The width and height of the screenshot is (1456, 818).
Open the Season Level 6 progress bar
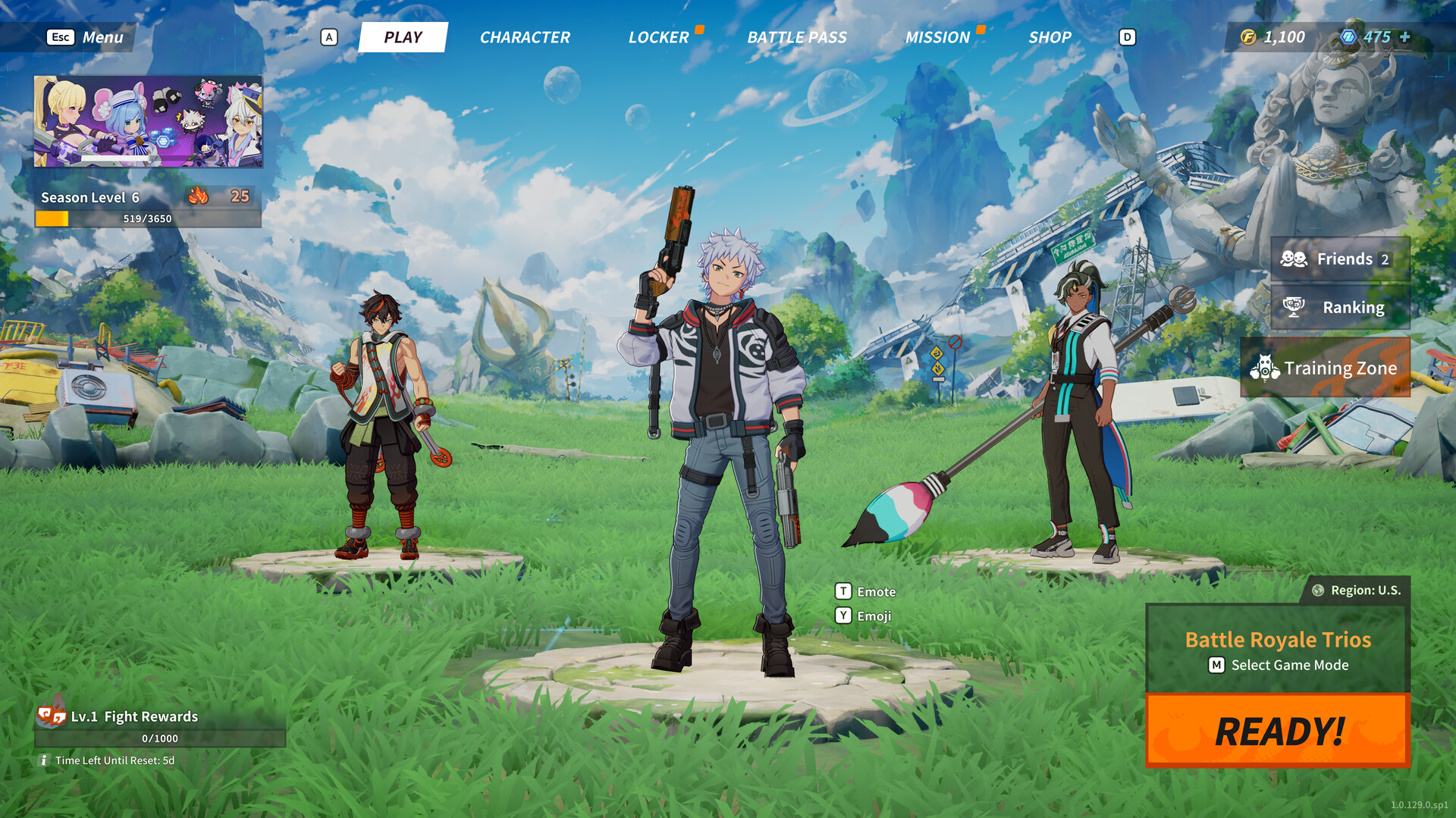(148, 218)
